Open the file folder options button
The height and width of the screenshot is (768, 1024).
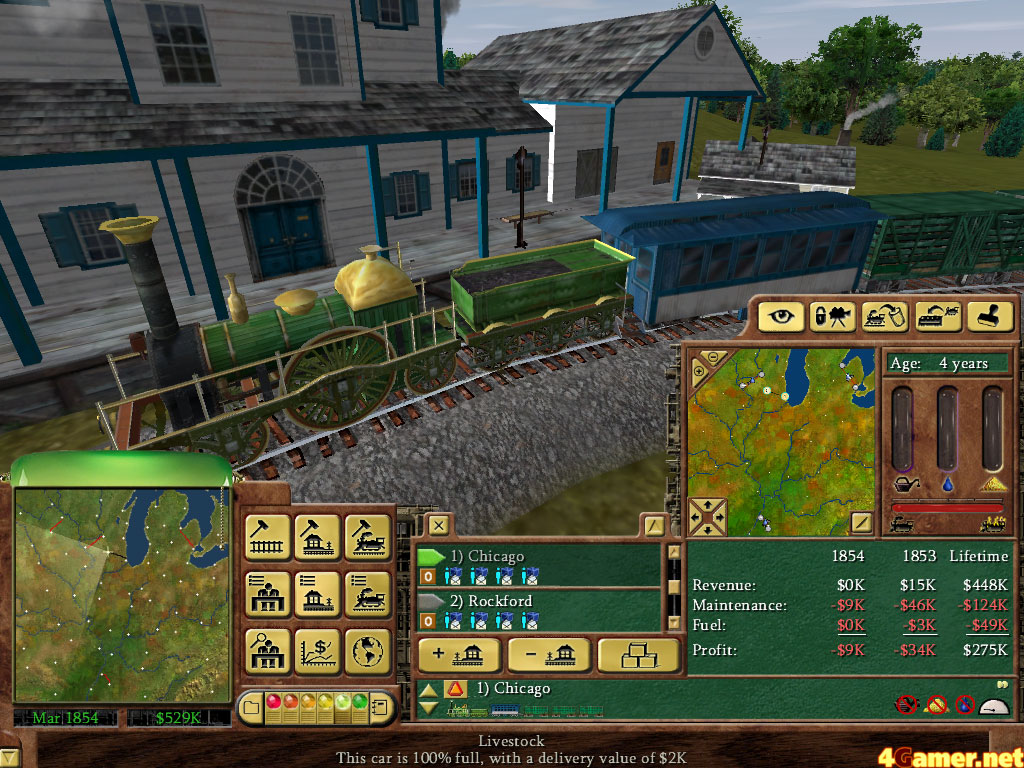coord(250,708)
